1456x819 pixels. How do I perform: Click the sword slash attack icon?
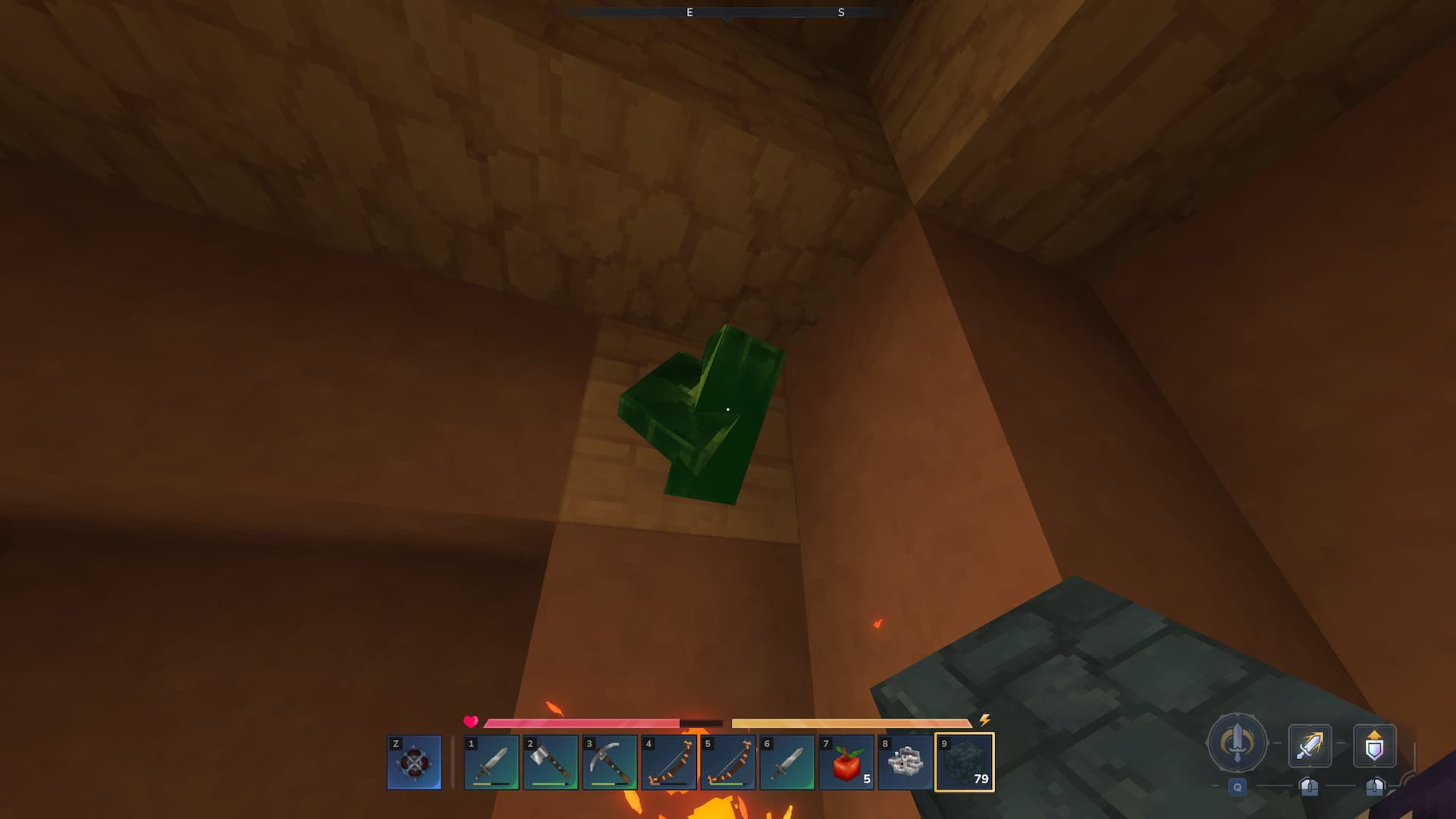(1310, 746)
